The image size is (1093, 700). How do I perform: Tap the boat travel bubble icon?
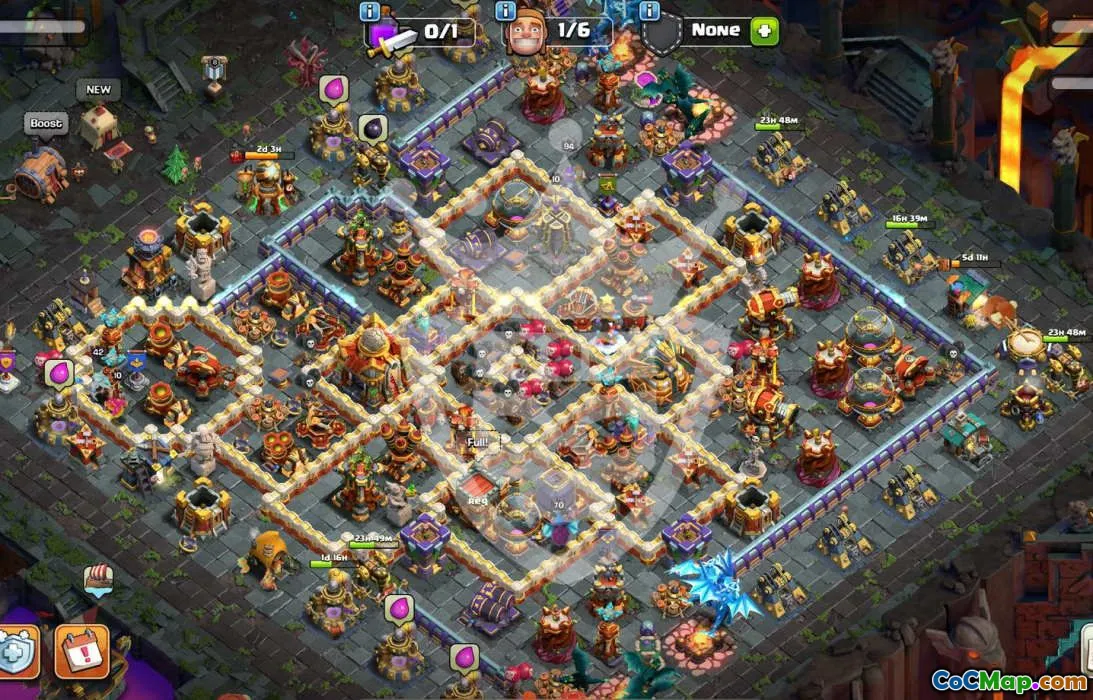pos(98,579)
